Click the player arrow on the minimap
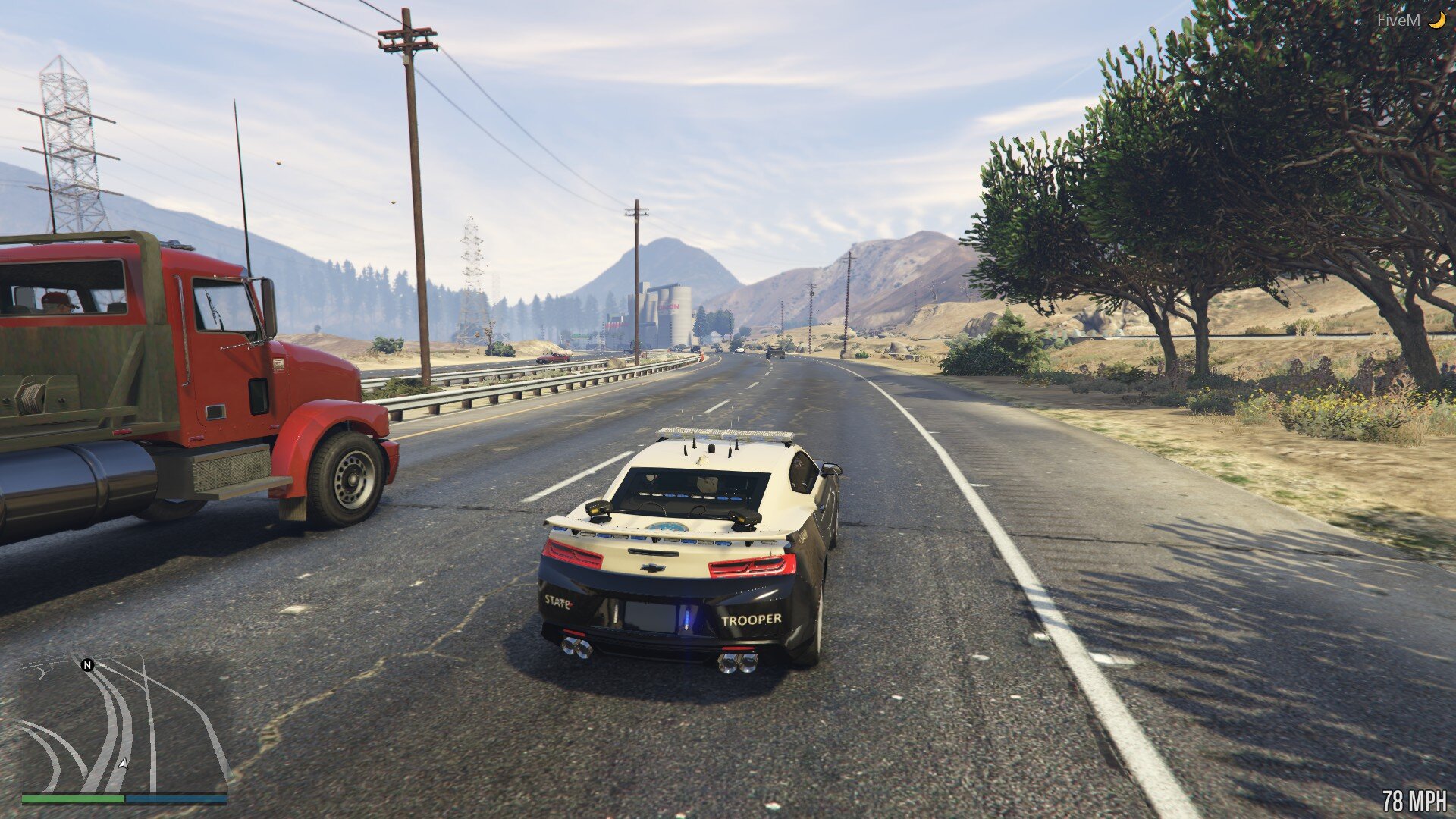The height and width of the screenshot is (819, 1456). tap(123, 763)
